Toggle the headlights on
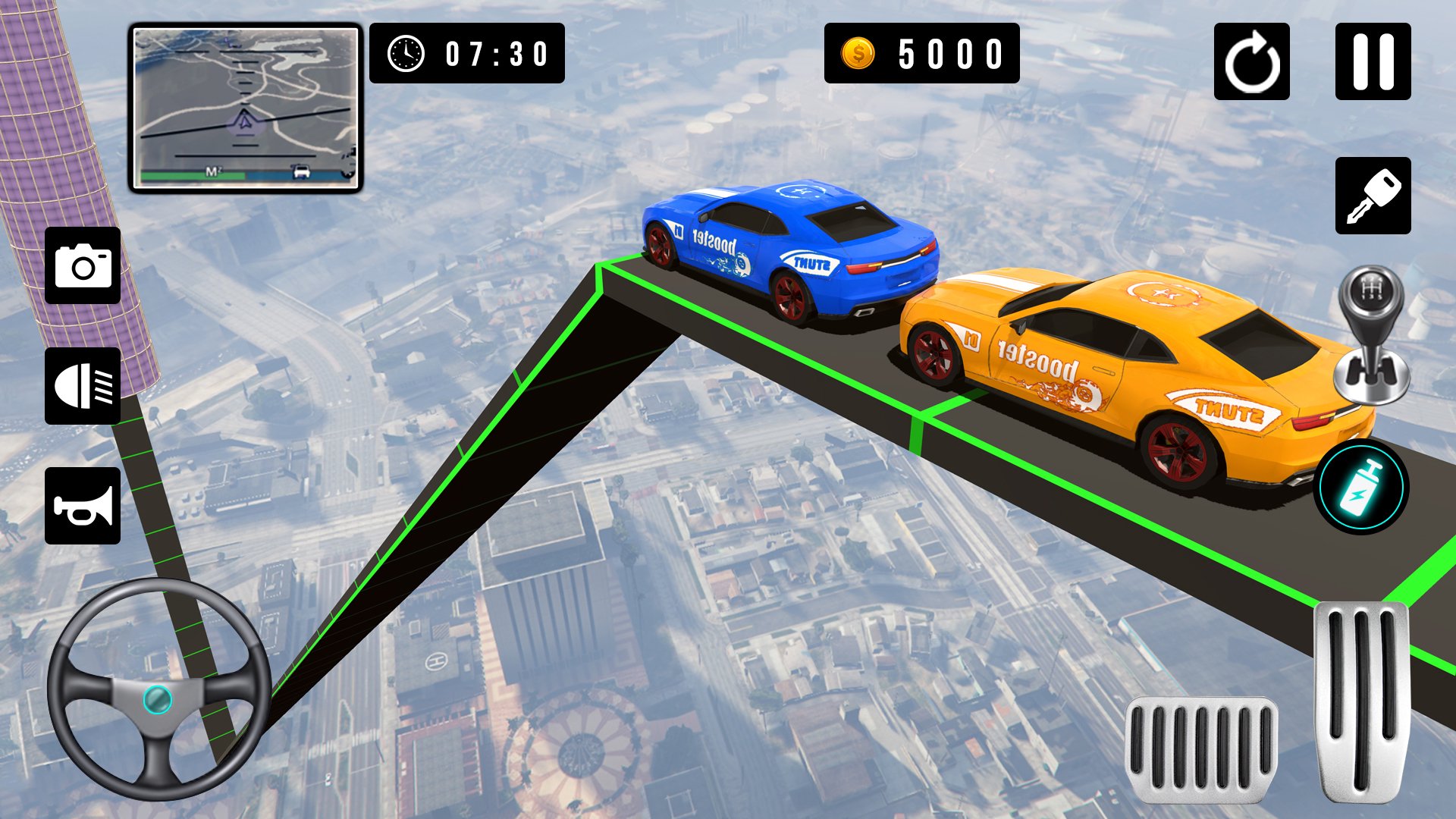The height and width of the screenshot is (819, 1456). [x=82, y=385]
